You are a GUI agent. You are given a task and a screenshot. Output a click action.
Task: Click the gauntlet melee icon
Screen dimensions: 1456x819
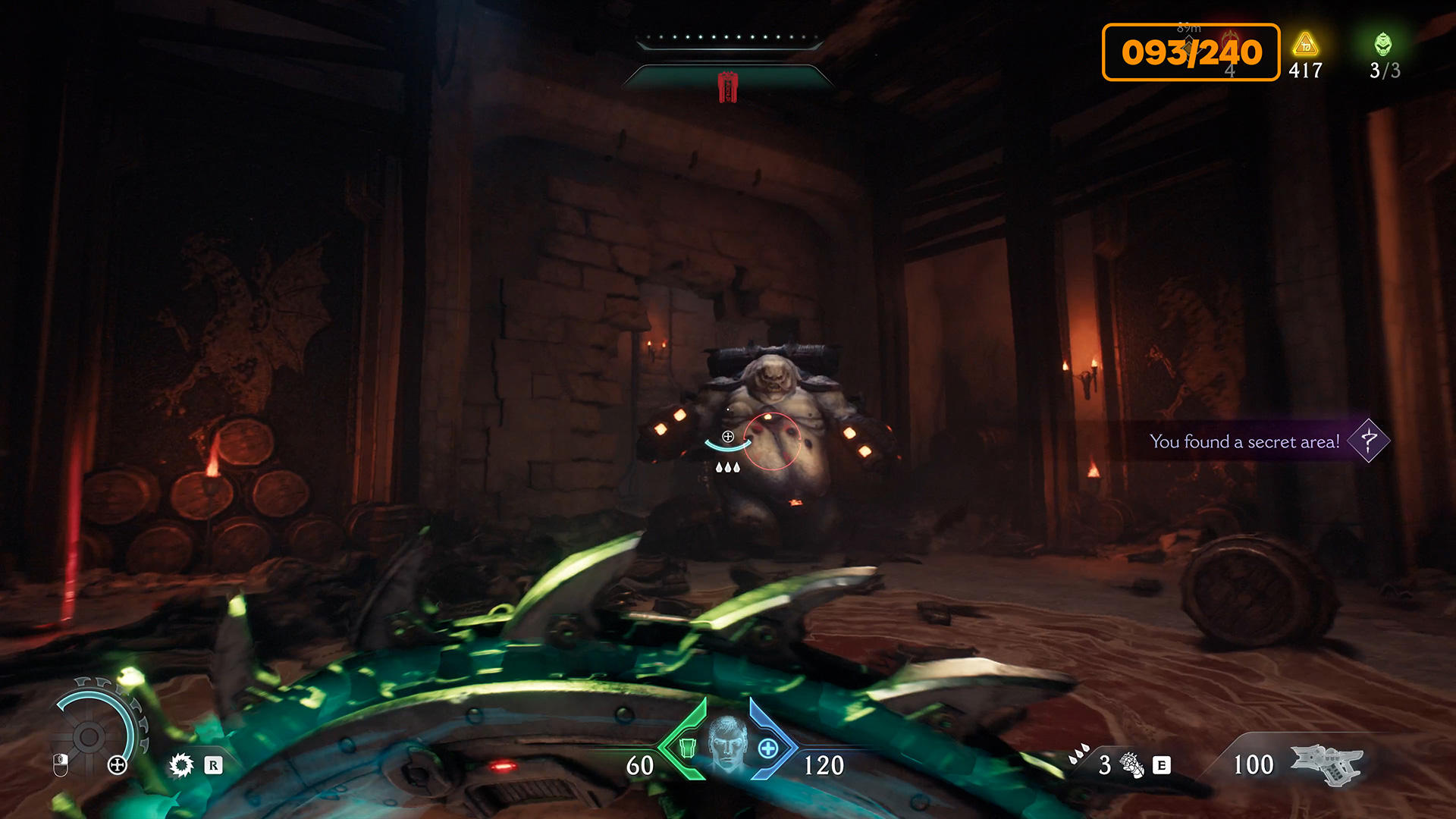click(1132, 765)
